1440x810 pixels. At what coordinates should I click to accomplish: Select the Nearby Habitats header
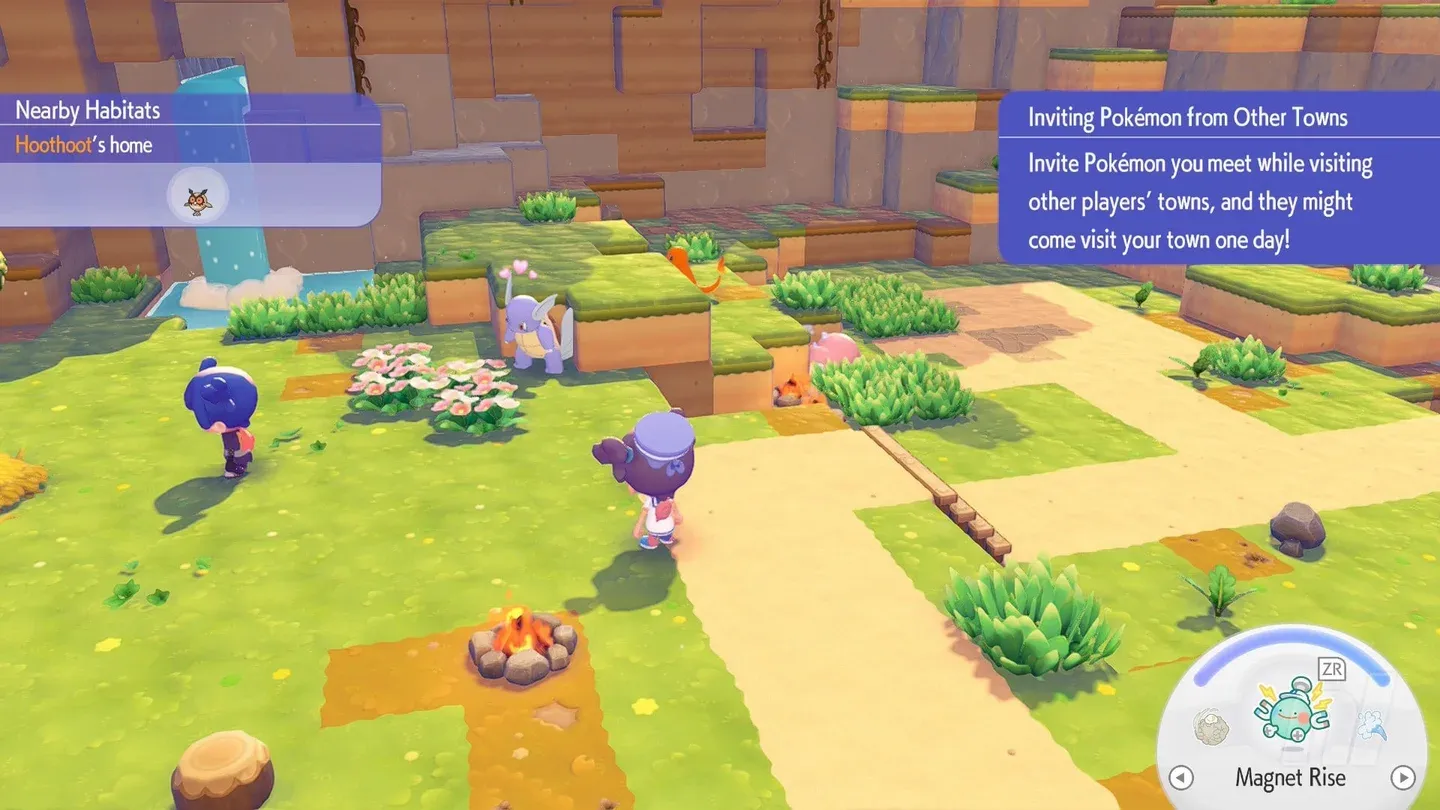87,110
